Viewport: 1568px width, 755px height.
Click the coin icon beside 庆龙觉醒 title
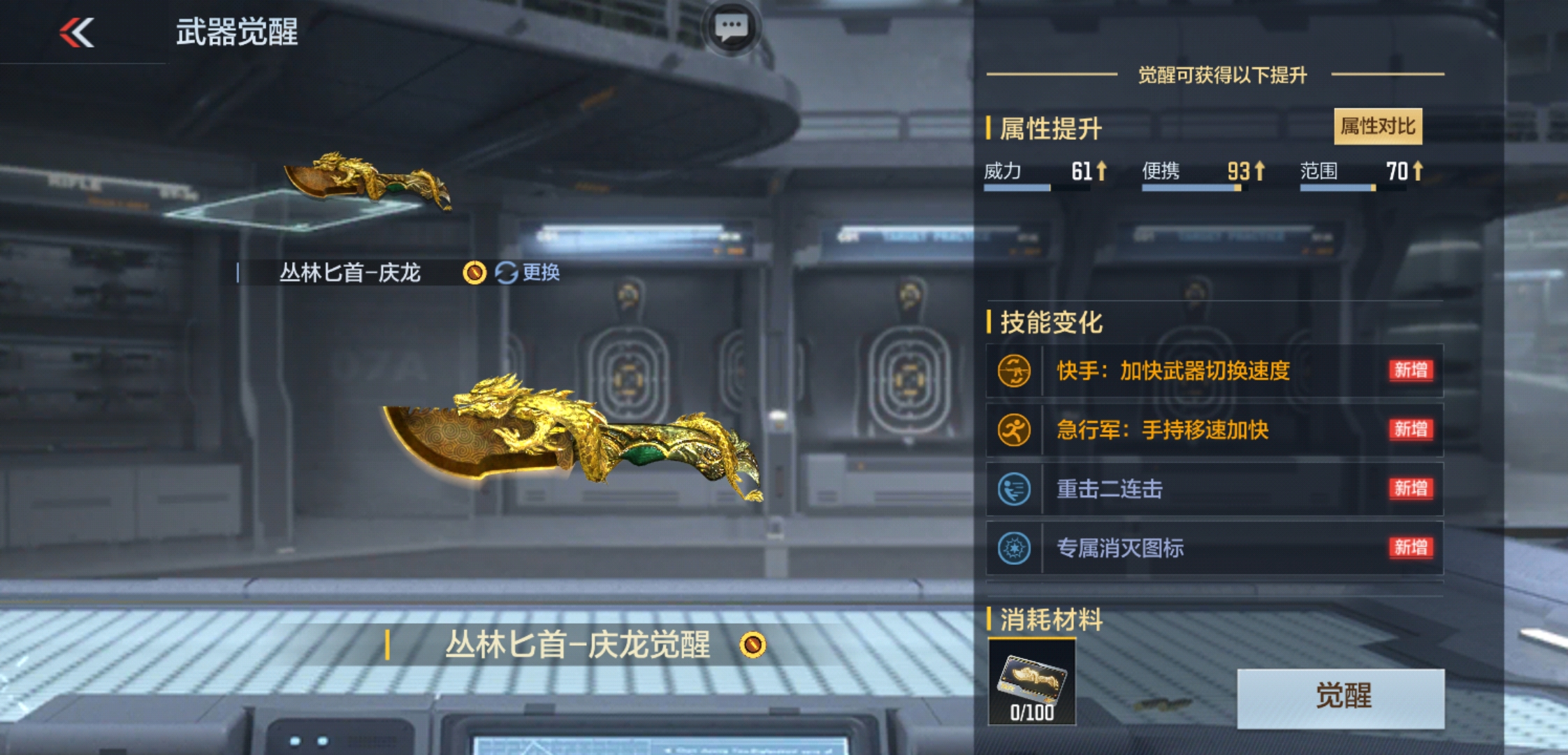[753, 645]
